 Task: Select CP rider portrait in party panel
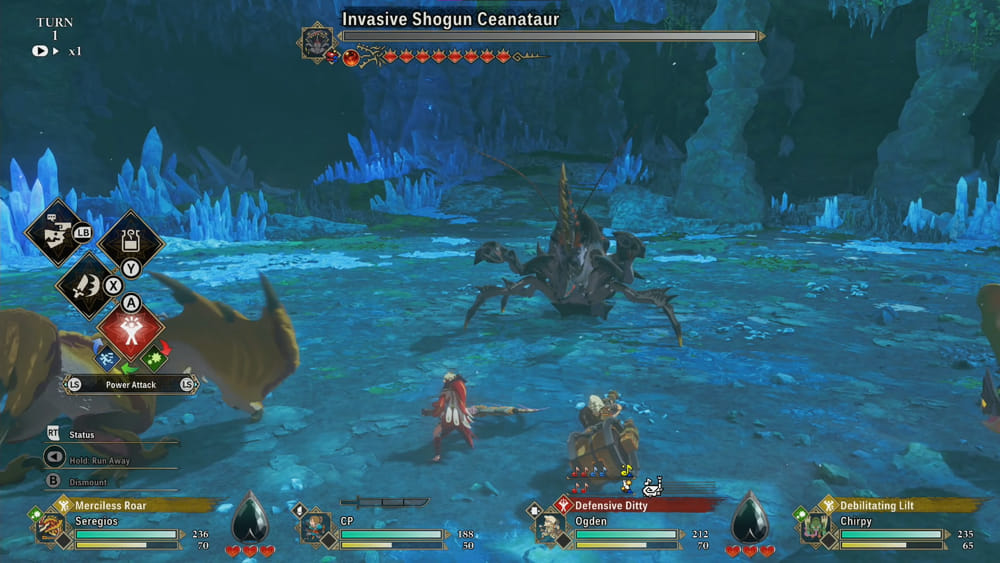[314, 526]
